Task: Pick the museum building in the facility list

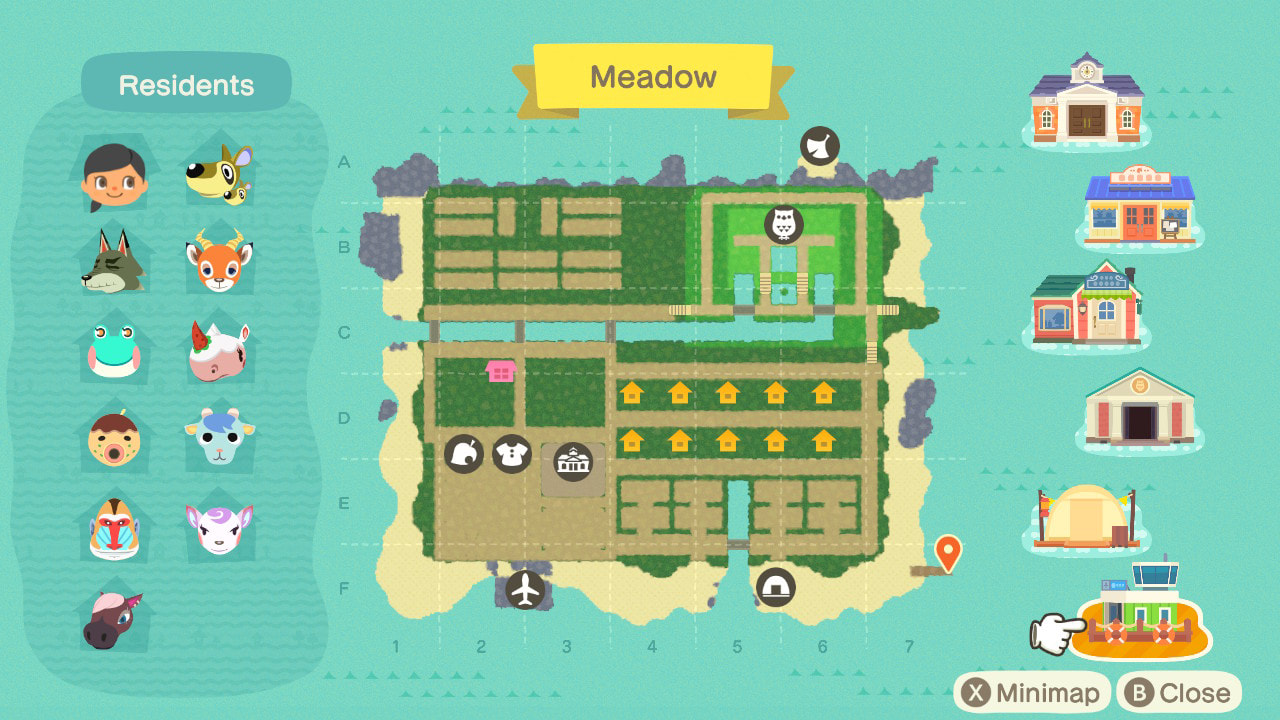Action: pyautogui.click(x=1139, y=407)
